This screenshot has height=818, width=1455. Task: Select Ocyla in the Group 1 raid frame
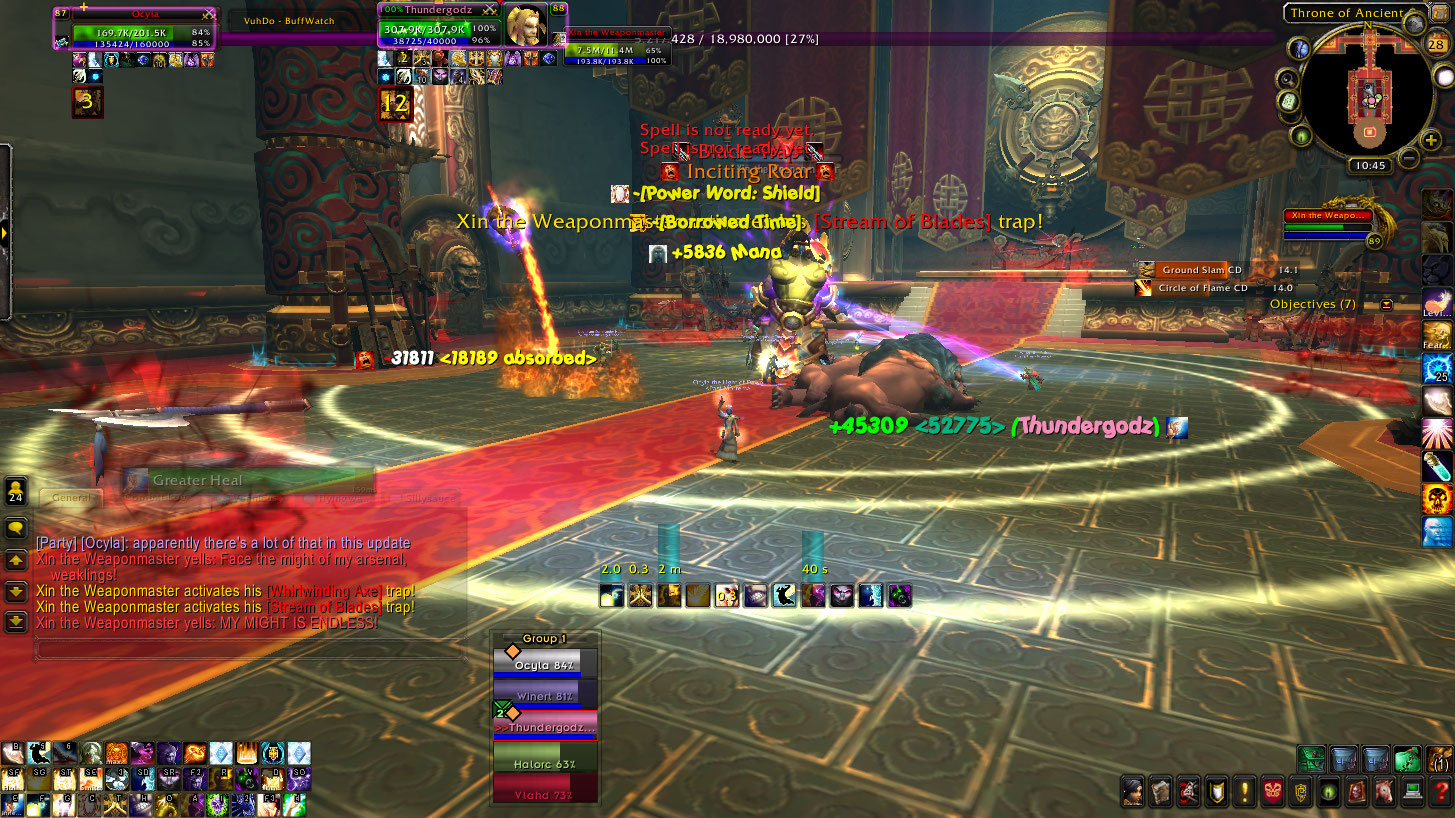pos(545,665)
